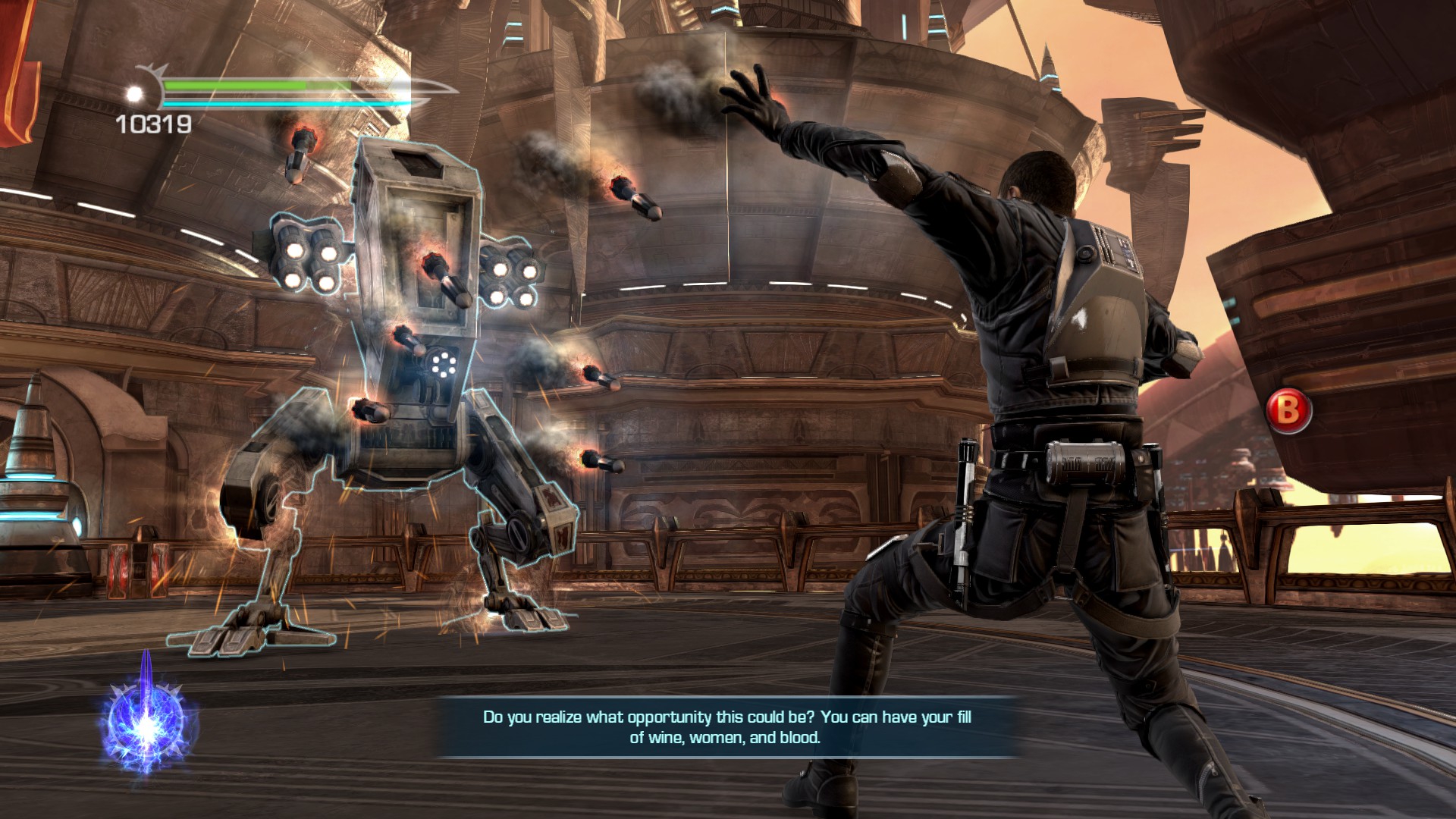
Task: Activate the blue Force energy orb icon
Action: [146, 717]
